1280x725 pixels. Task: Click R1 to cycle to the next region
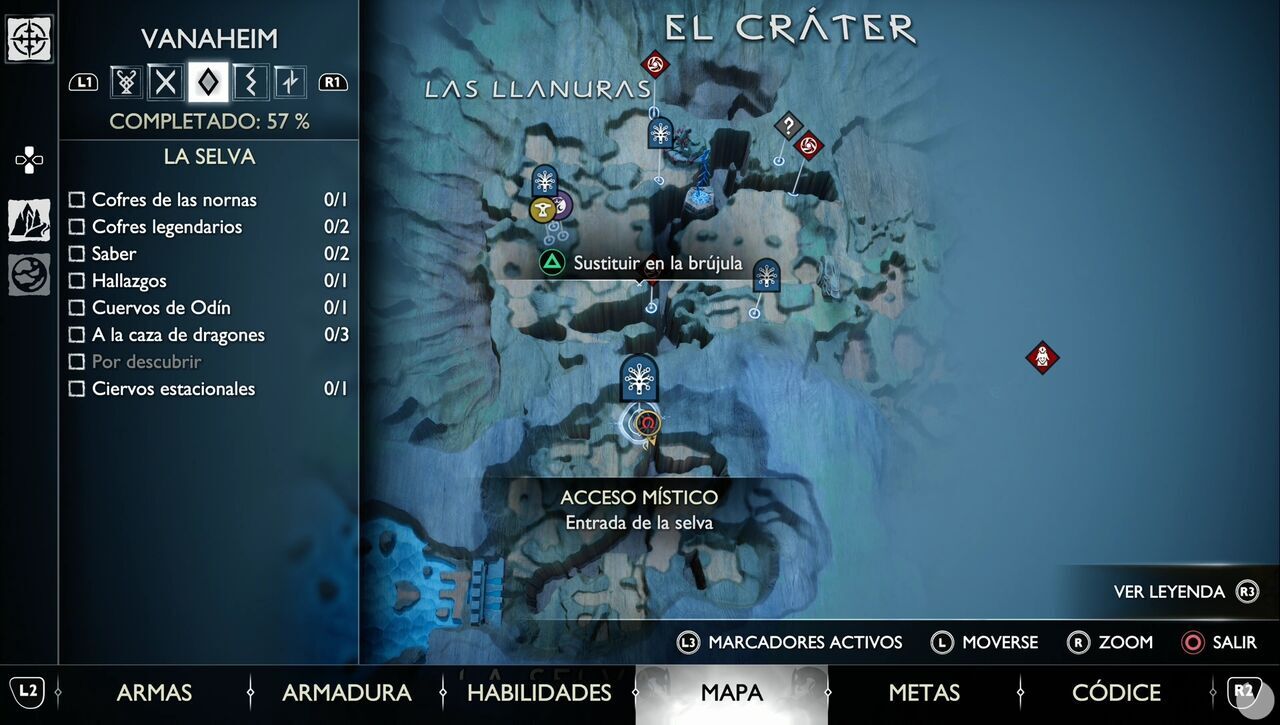coord(334,82)
